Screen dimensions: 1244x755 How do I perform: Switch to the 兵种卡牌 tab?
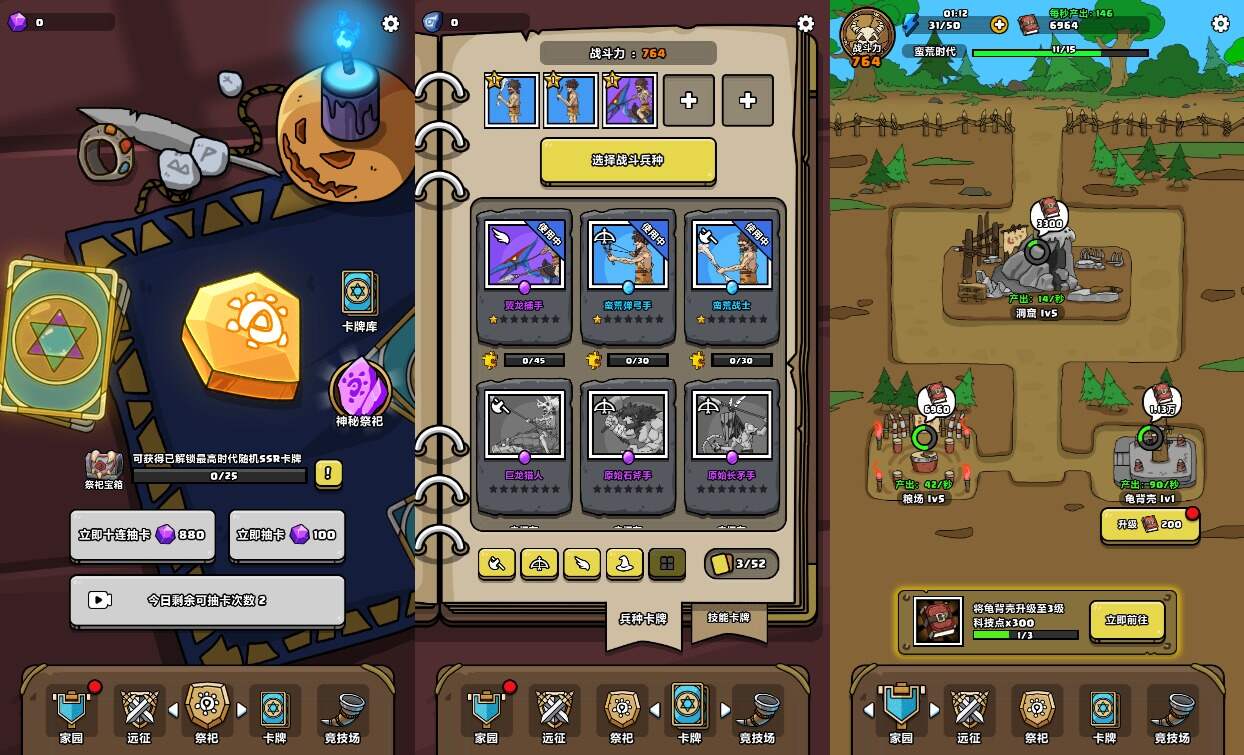(x=642, y=620)
